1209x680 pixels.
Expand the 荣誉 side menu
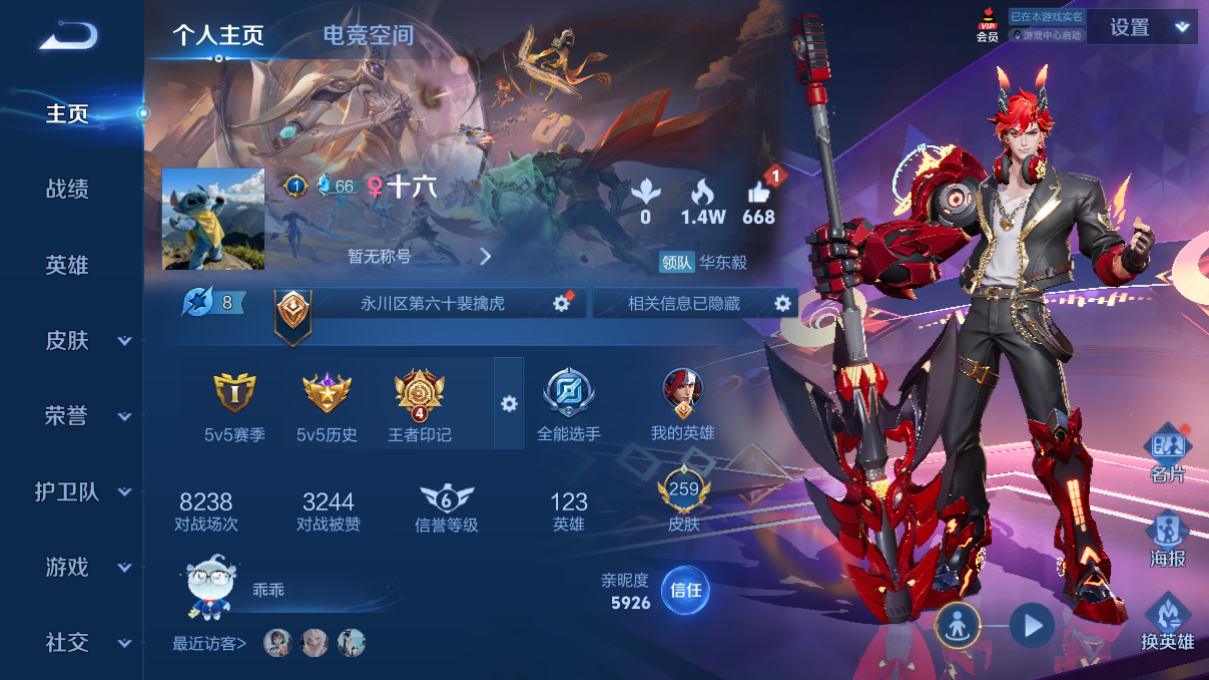coord(88,416)
